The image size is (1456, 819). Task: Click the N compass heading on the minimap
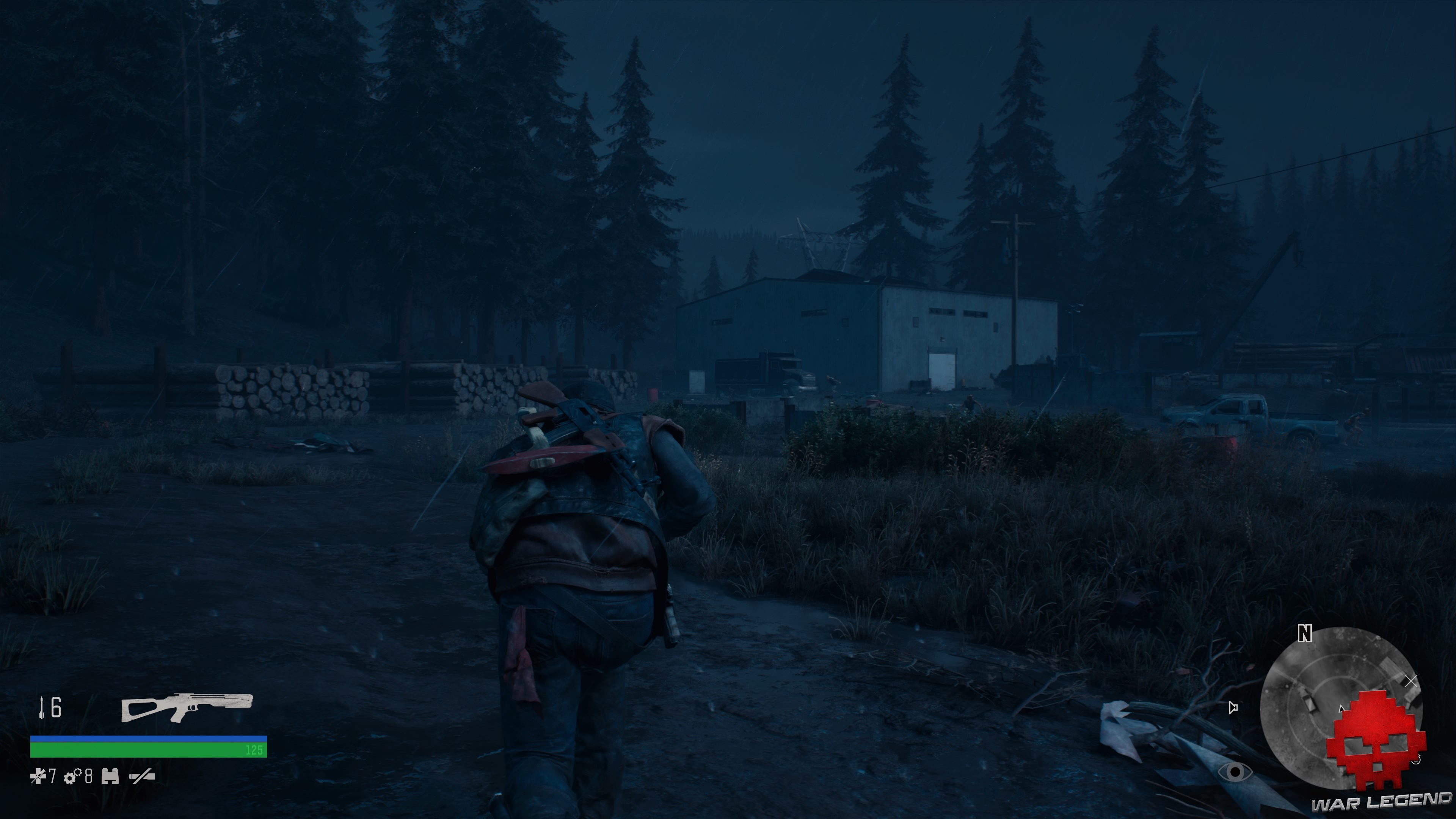click(1305, 634)
